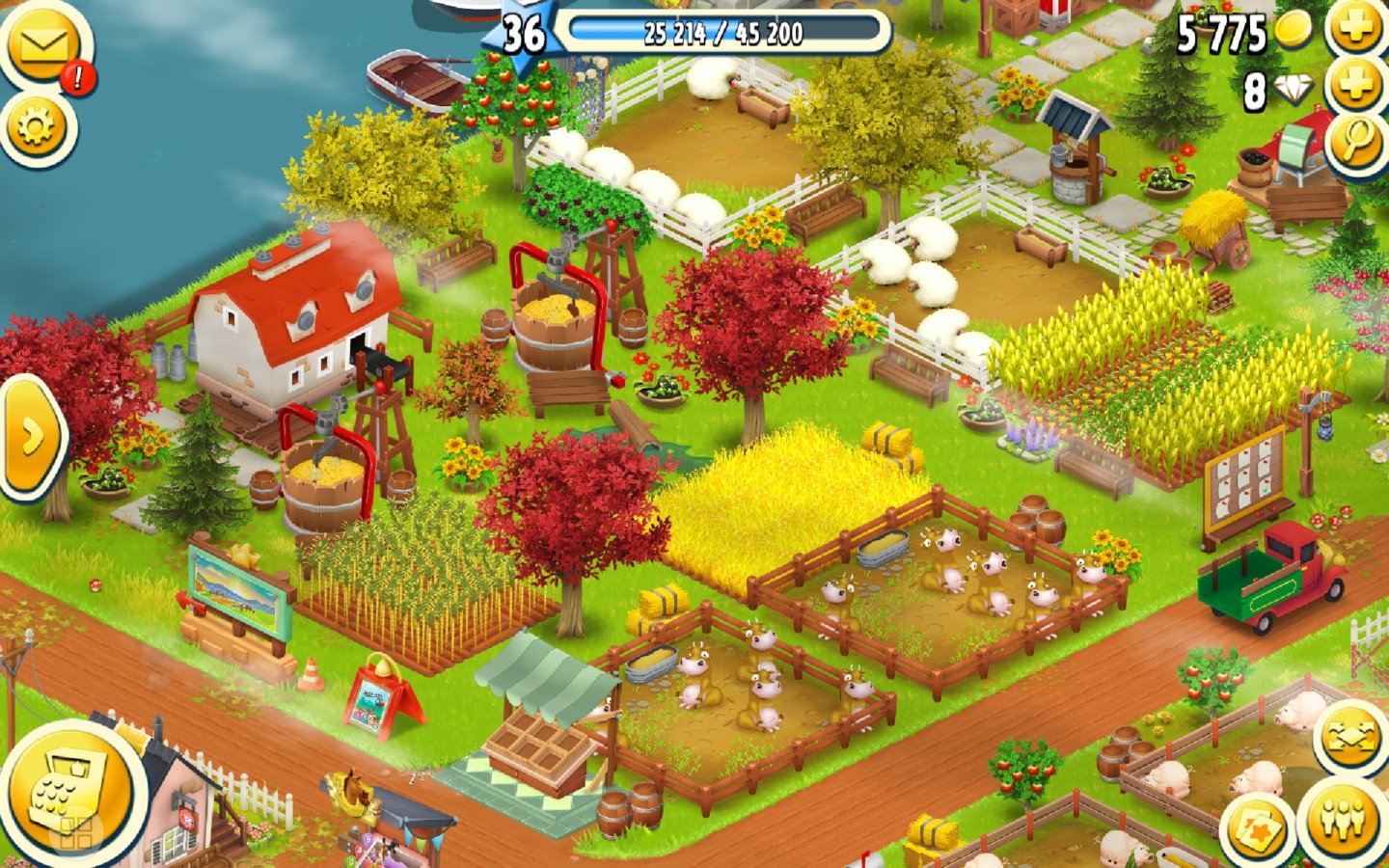This screenshot has height=868, width=1389.
Task: Buy diamonds using the plus button
Action: pyautogui.click(x=1355, y=87)
